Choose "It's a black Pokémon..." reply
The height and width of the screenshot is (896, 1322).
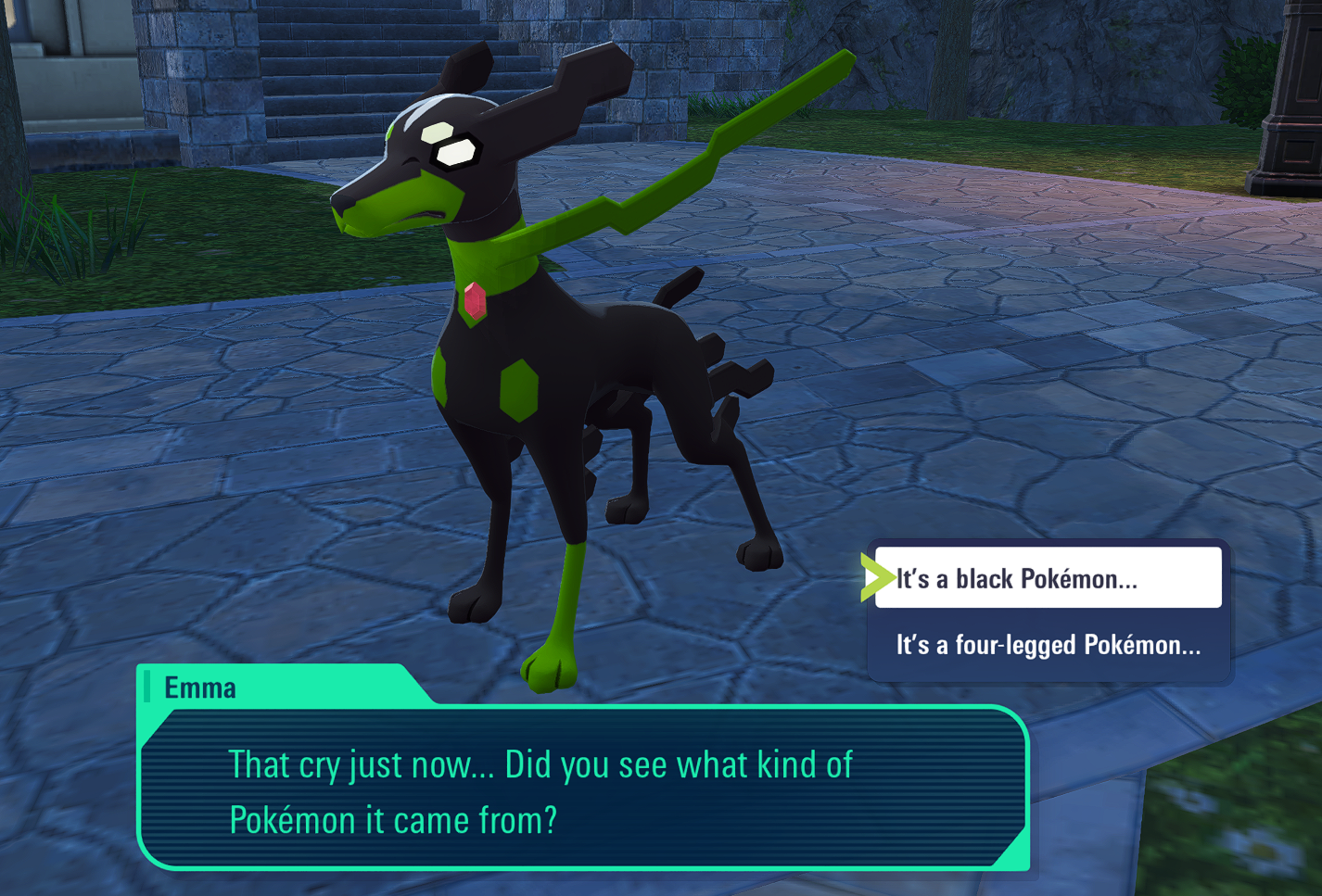(1048, 578)
